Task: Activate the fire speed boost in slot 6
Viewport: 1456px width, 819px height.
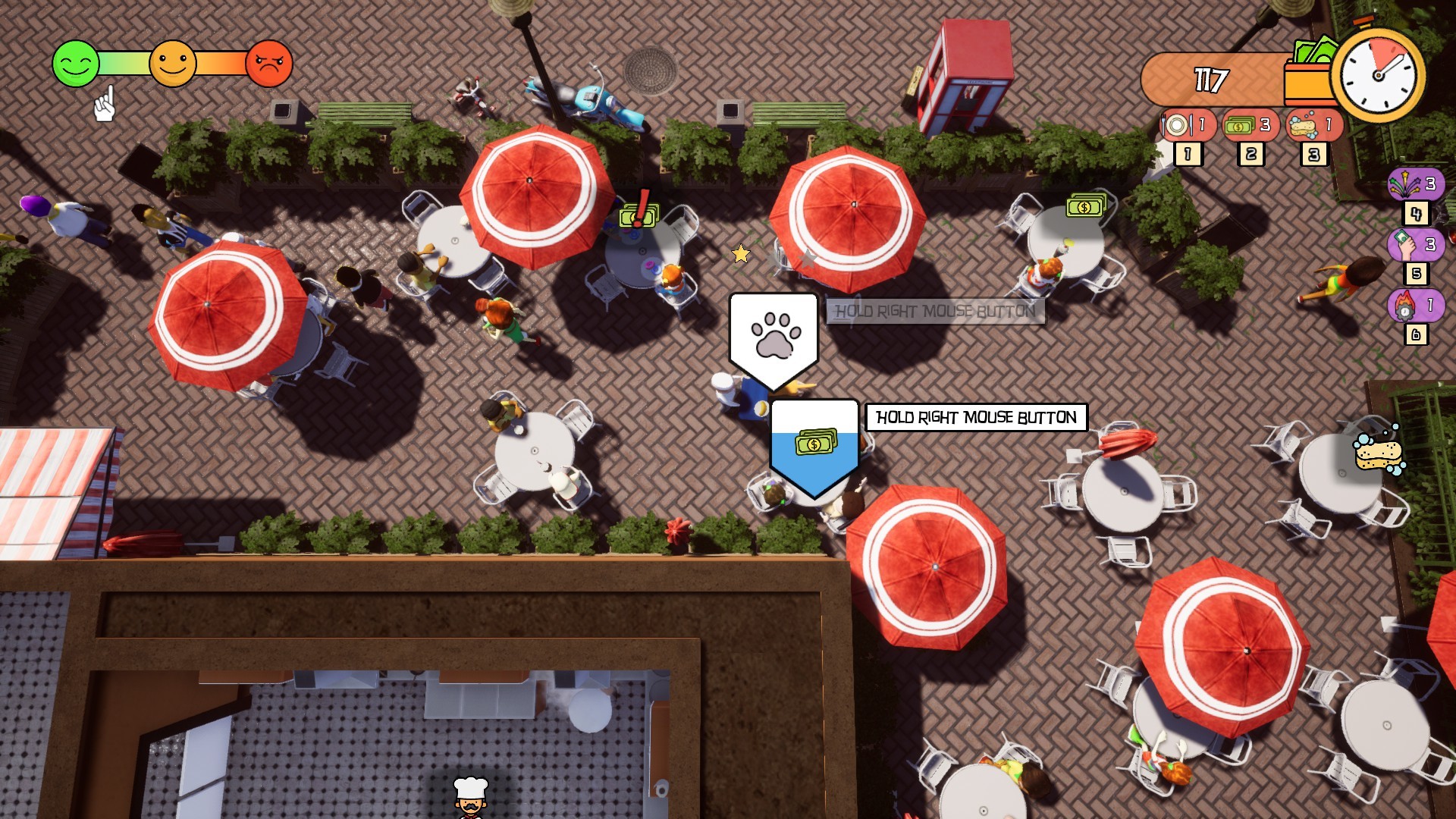Action: pos(1415,306)
